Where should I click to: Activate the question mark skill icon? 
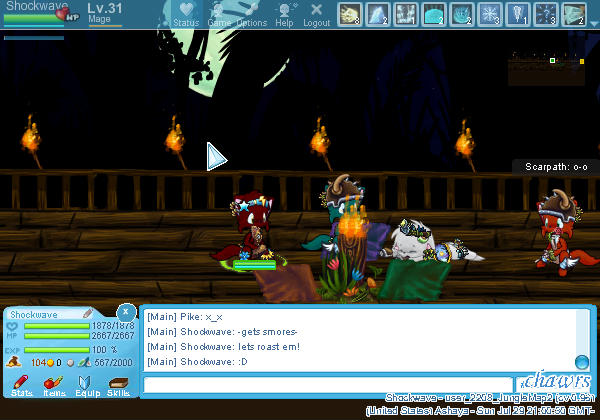[x=546, y=13]
